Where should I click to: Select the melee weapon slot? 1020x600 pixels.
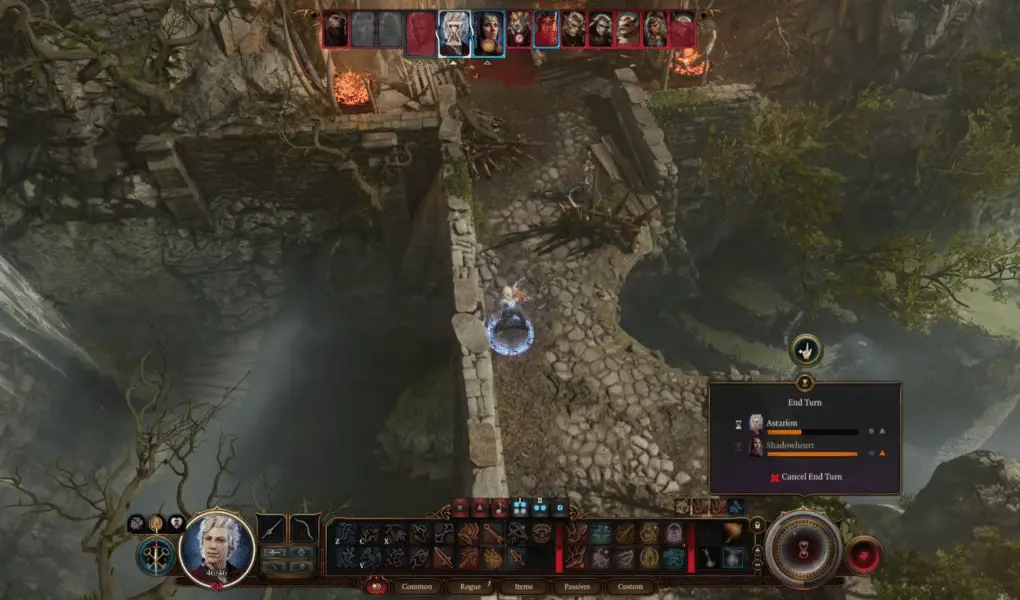click(x=272, y=529)
